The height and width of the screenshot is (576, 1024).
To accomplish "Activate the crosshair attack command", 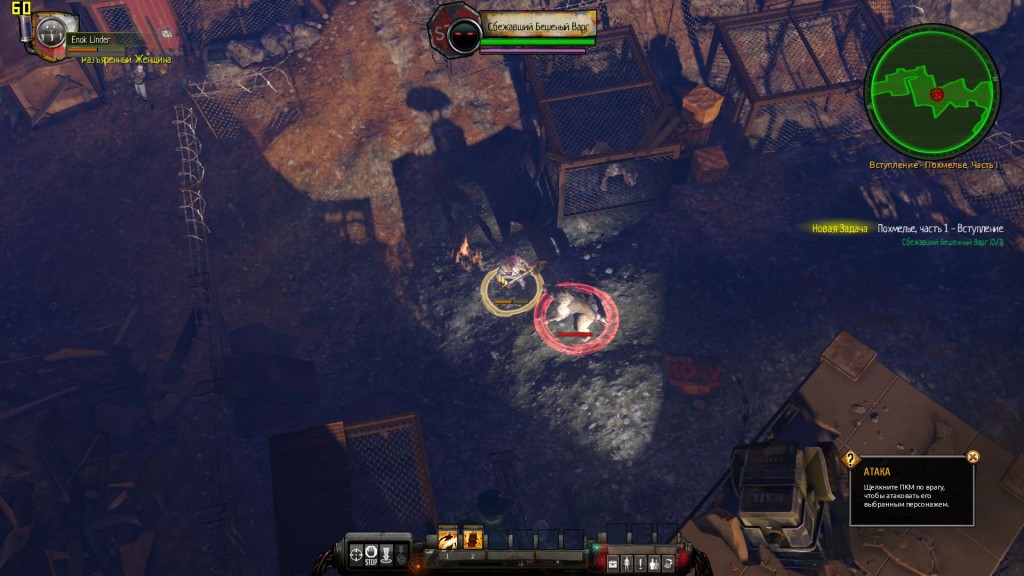I will [x=356, y=551].
